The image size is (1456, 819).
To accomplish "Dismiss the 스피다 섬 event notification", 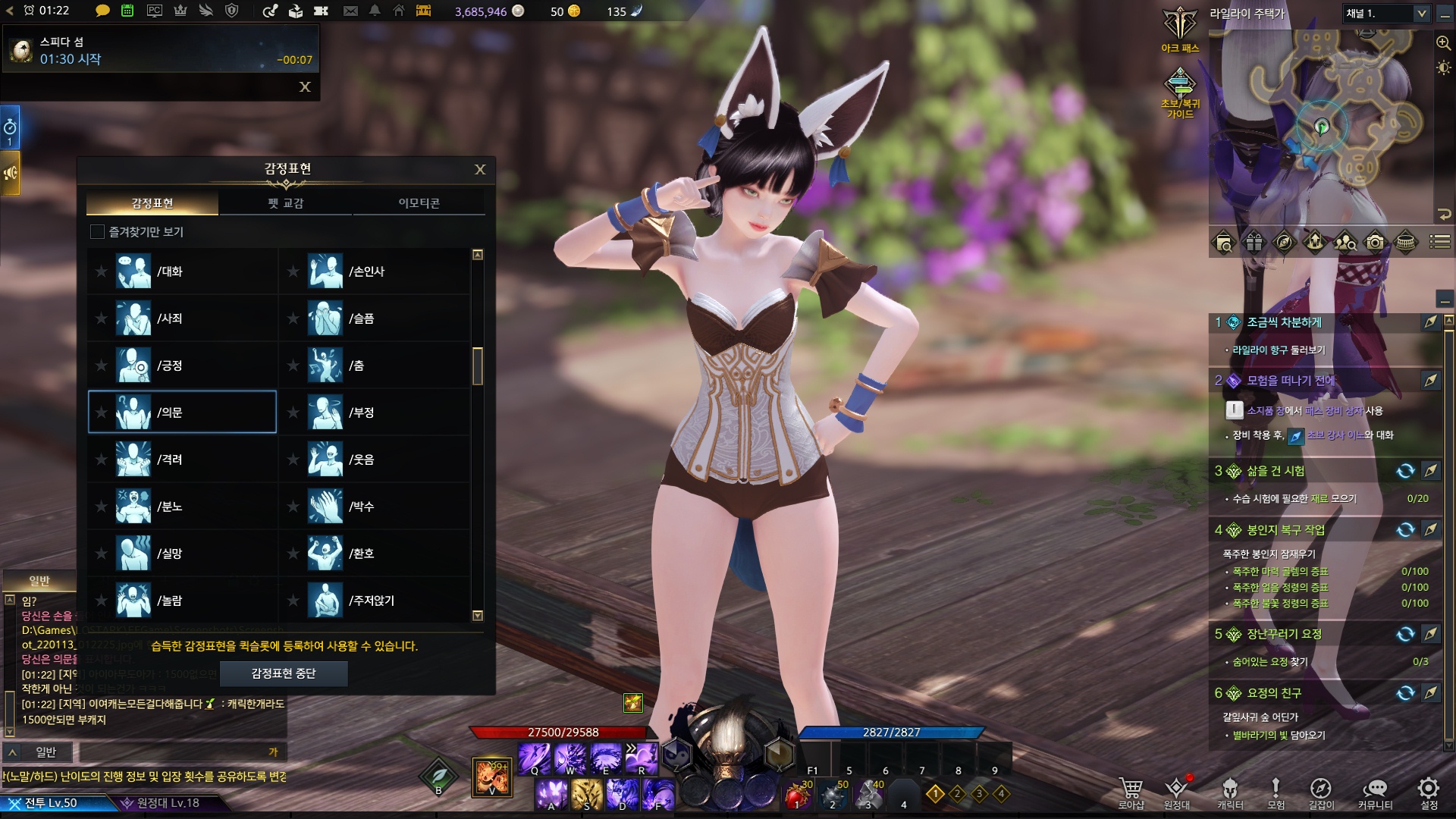I will [x=305, y=87].
